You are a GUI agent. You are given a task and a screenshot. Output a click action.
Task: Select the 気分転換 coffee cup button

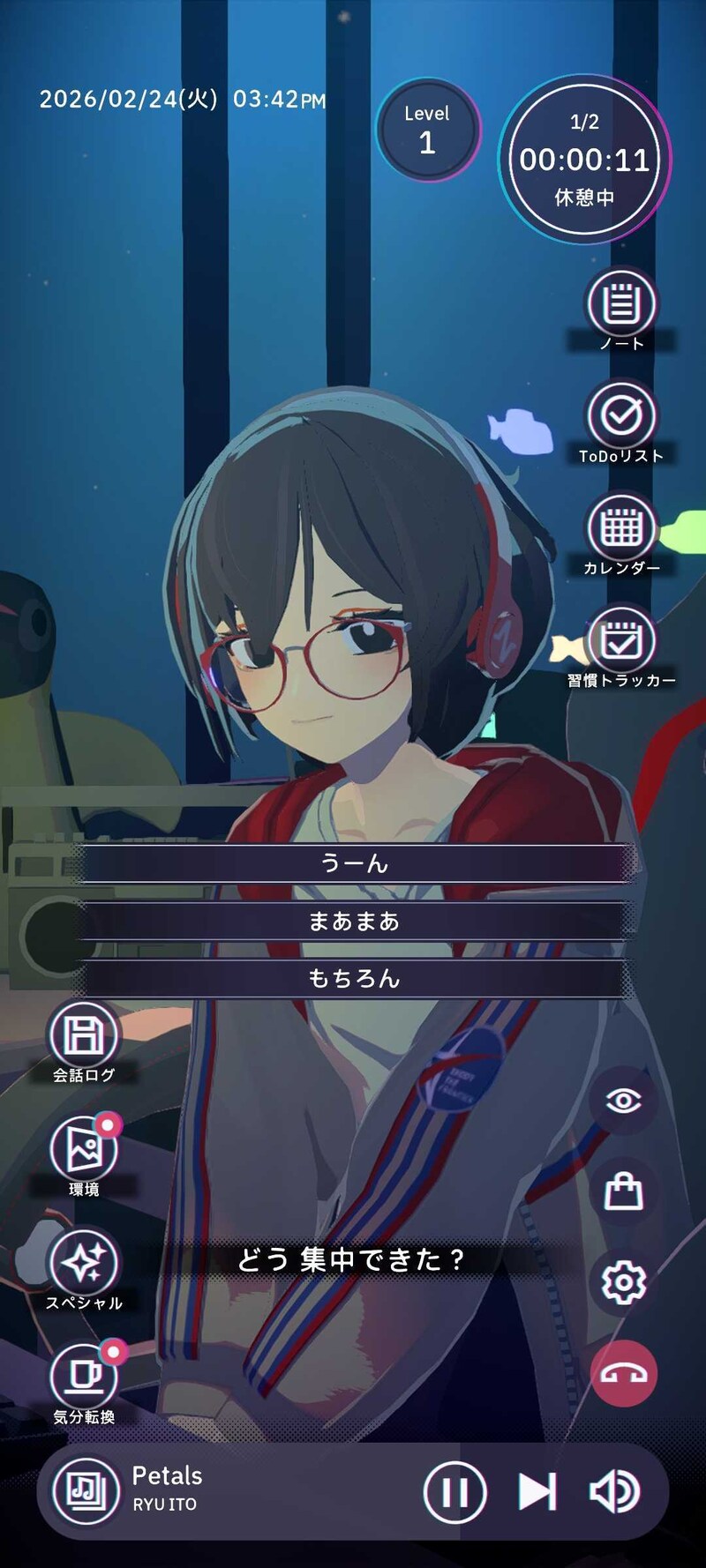(84, 1377)
